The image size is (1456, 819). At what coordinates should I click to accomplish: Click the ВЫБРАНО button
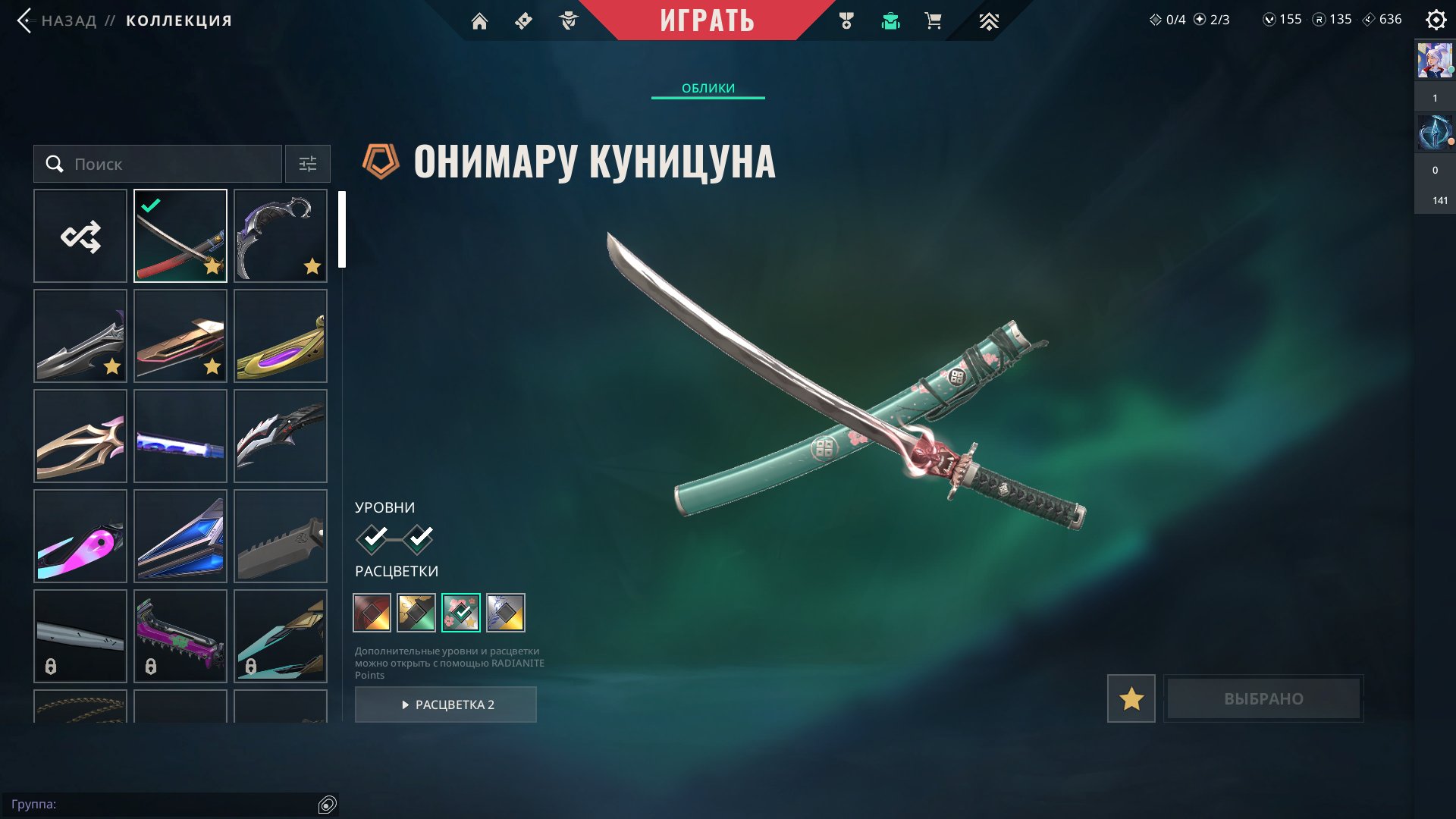coord(1263,698)
